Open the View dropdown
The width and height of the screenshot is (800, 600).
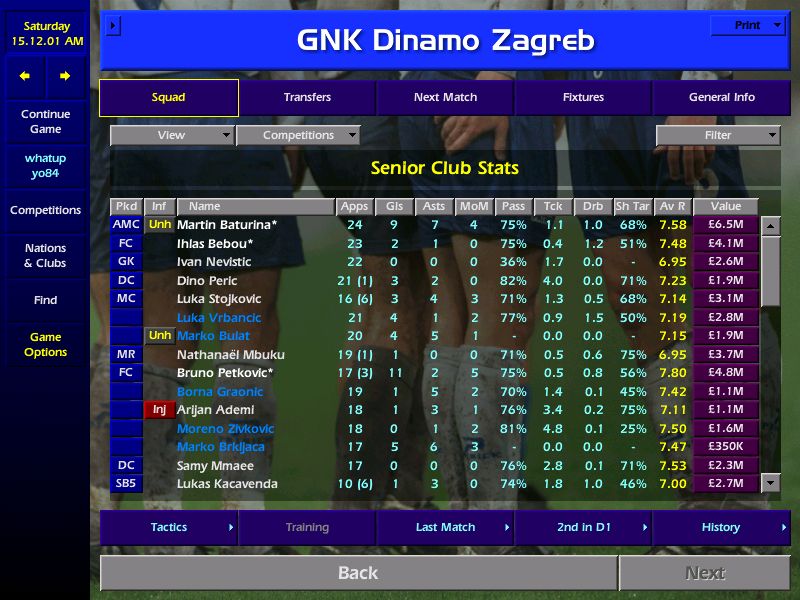click(172, 135)
